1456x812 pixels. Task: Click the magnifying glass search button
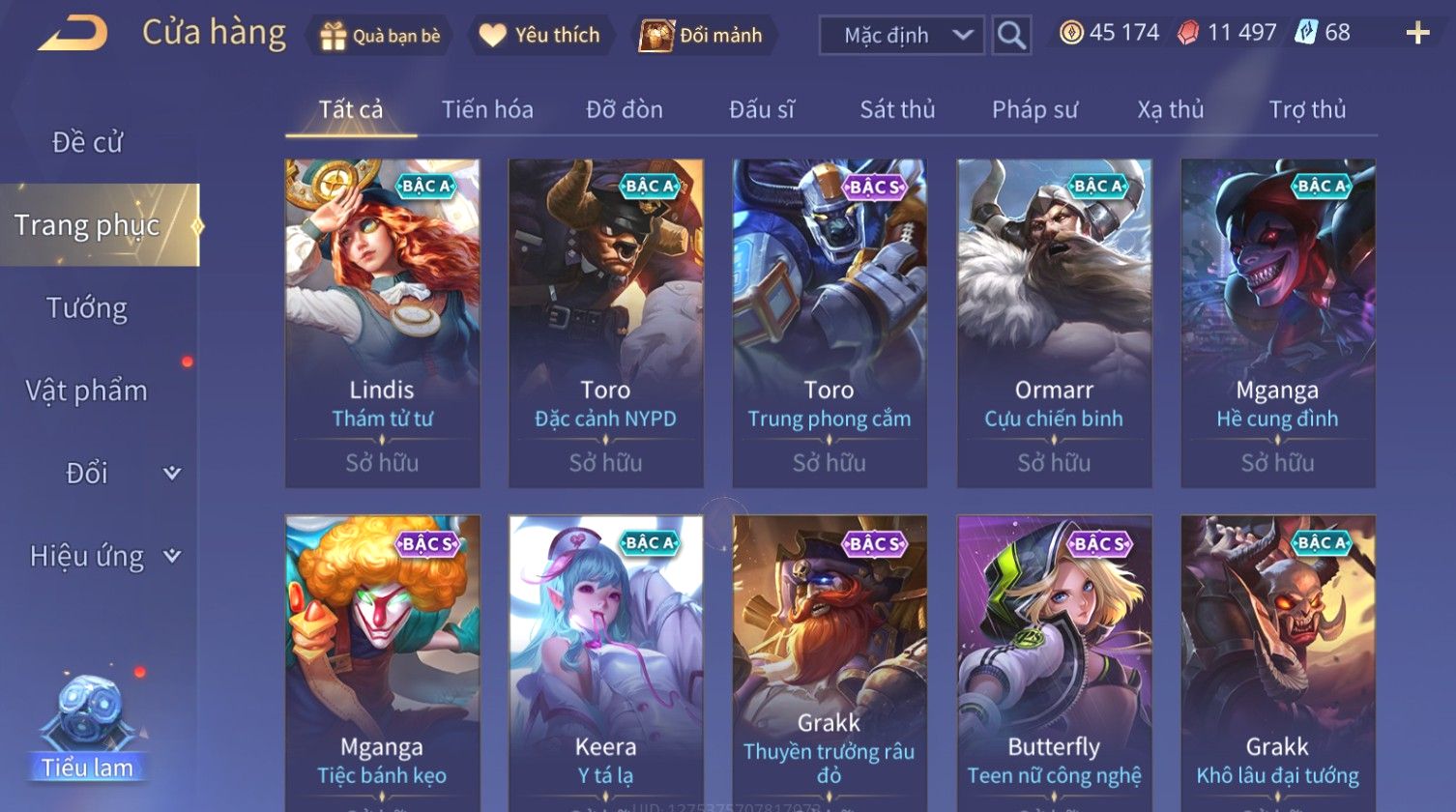tap(1011, 36)
